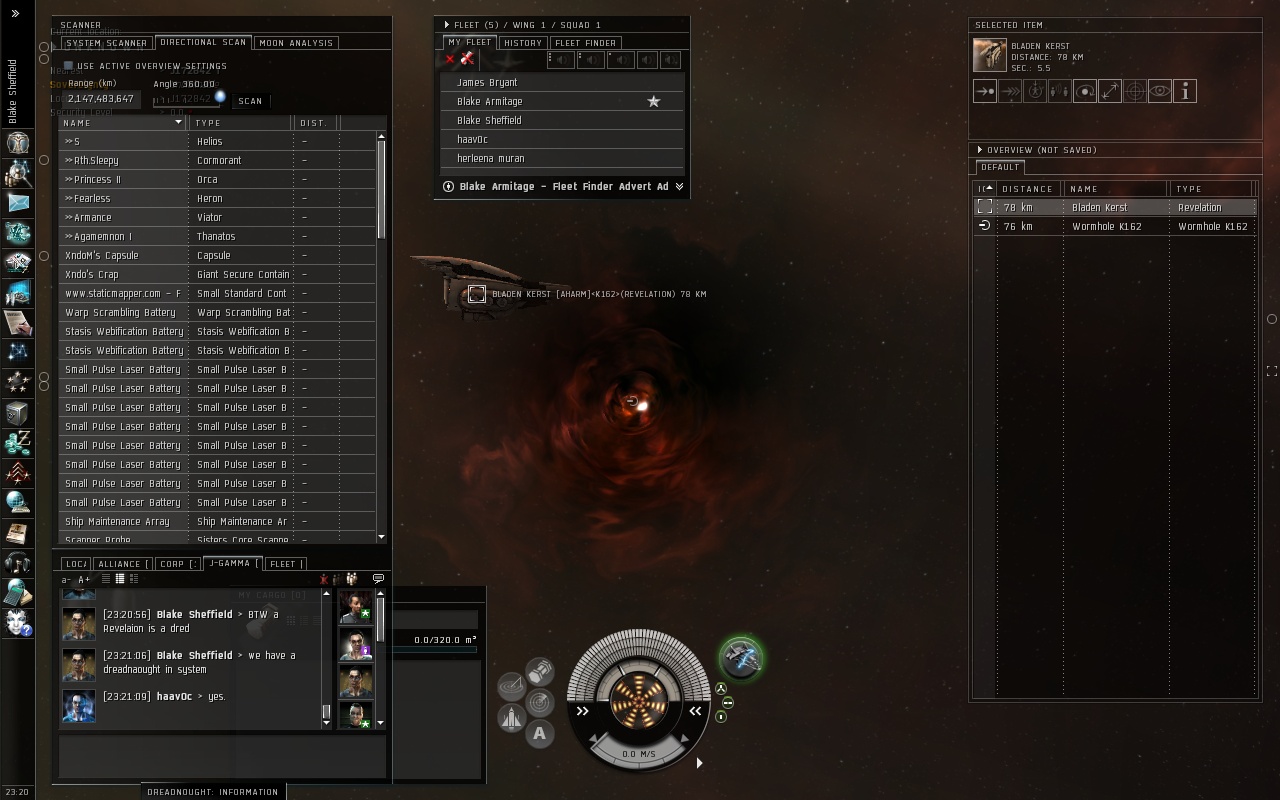Open the fleet History tab
Viewport: 1280px width, 800px height.
tap(522, 43)
